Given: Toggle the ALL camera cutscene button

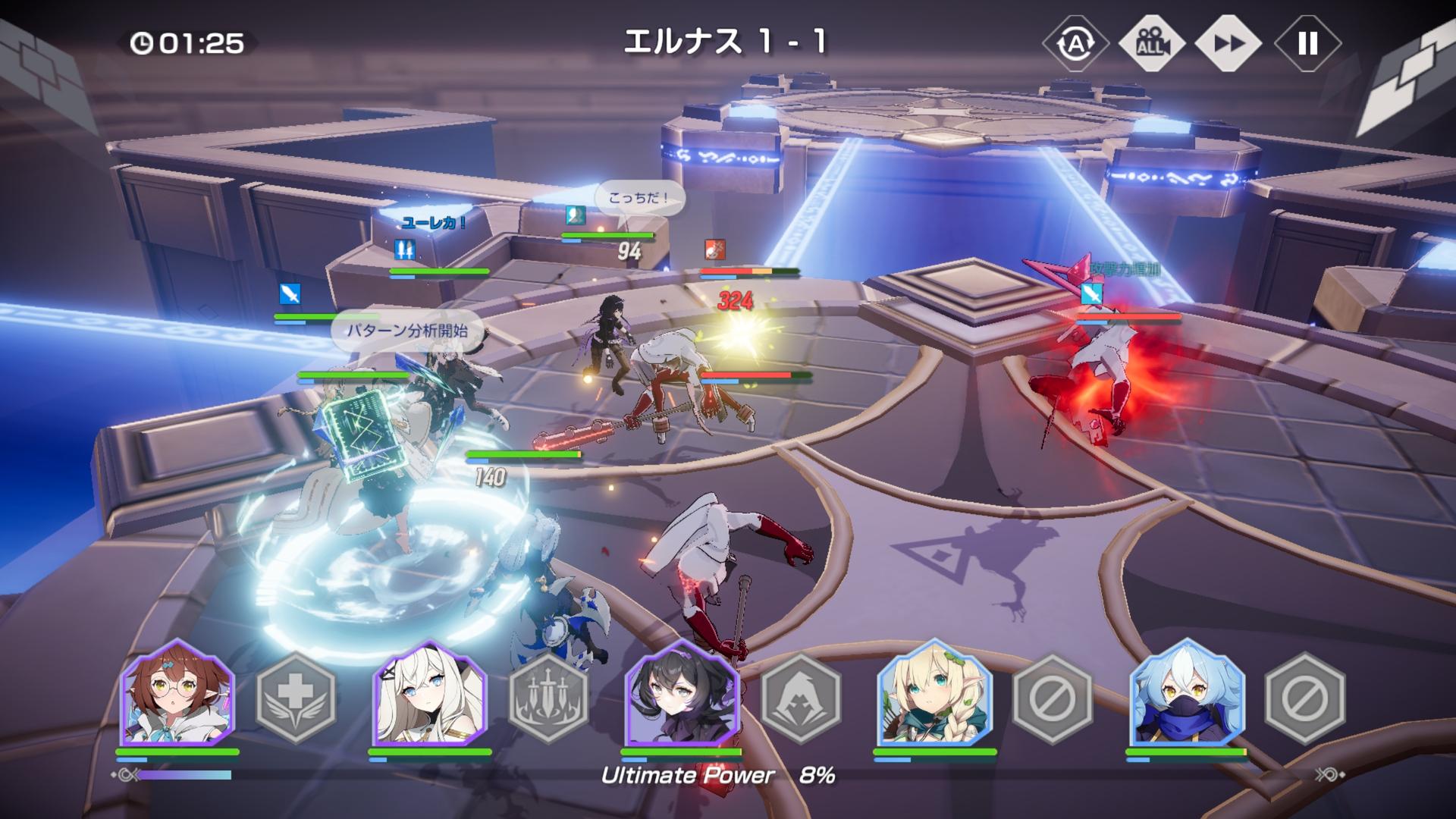Looking at the screenshot, I should pyautogui.click(x=1151, y=44).
